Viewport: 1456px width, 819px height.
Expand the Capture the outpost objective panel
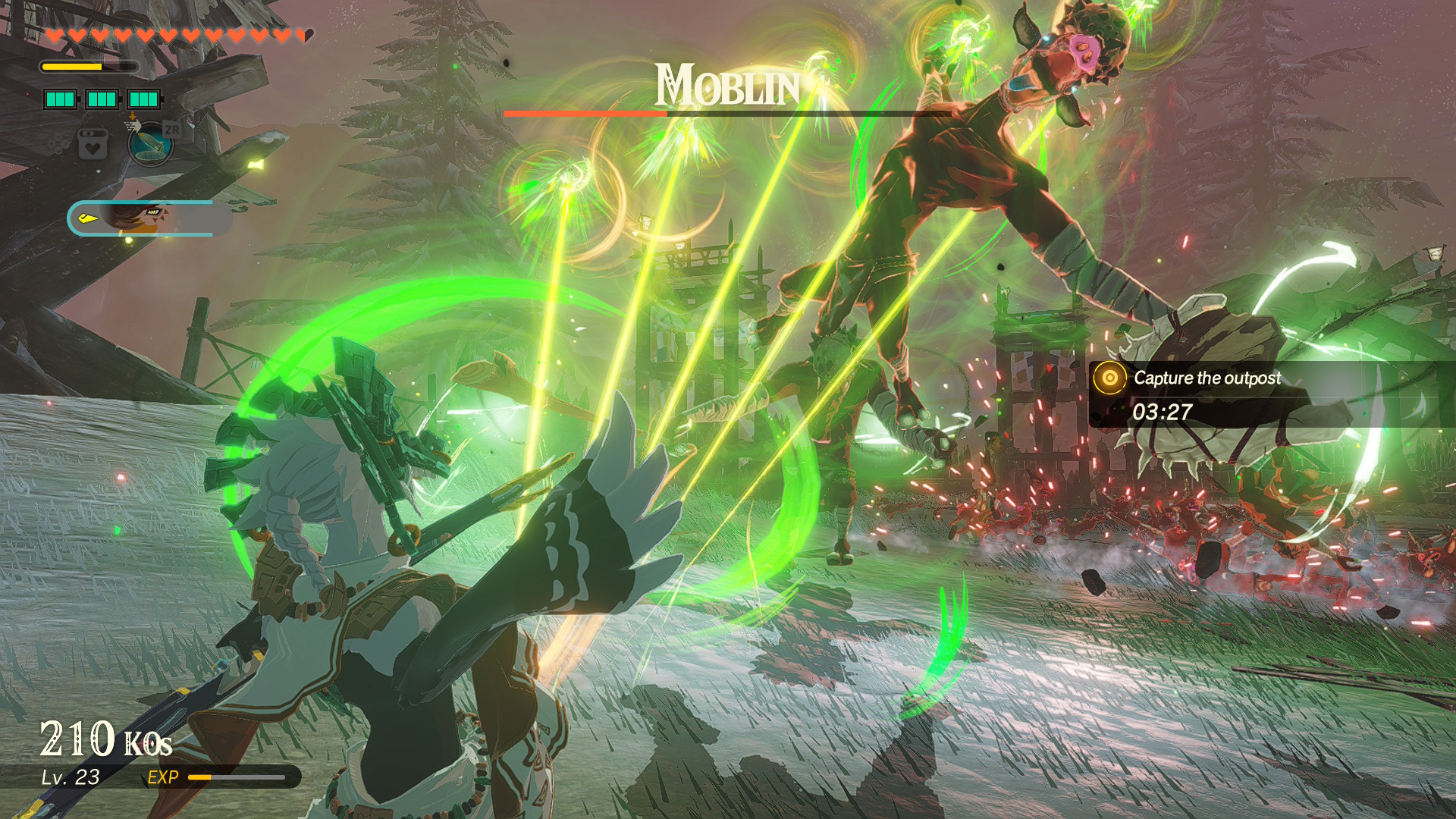[x=1206, y=378]
